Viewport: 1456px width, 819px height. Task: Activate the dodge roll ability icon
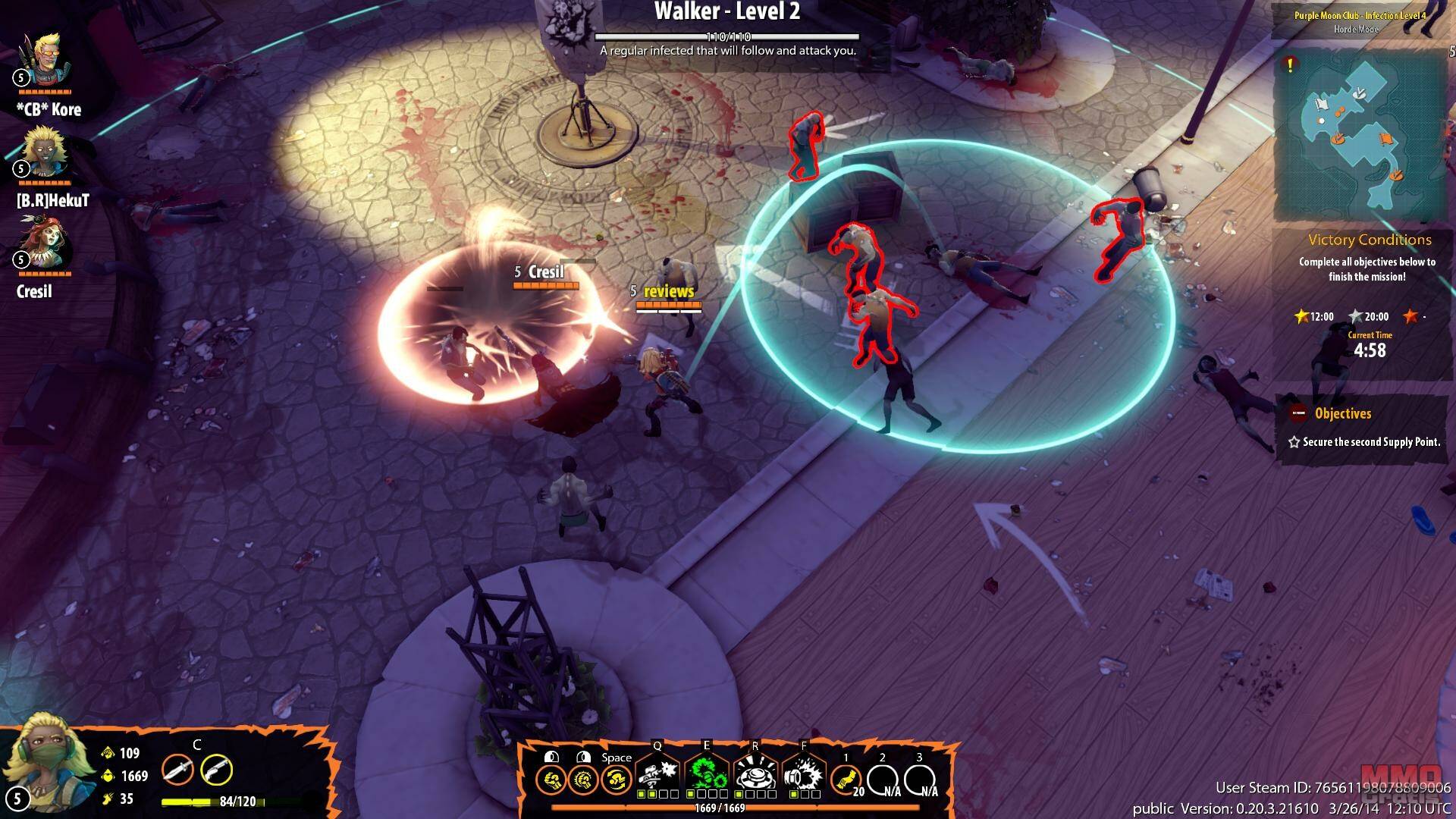tap(616, 779)
